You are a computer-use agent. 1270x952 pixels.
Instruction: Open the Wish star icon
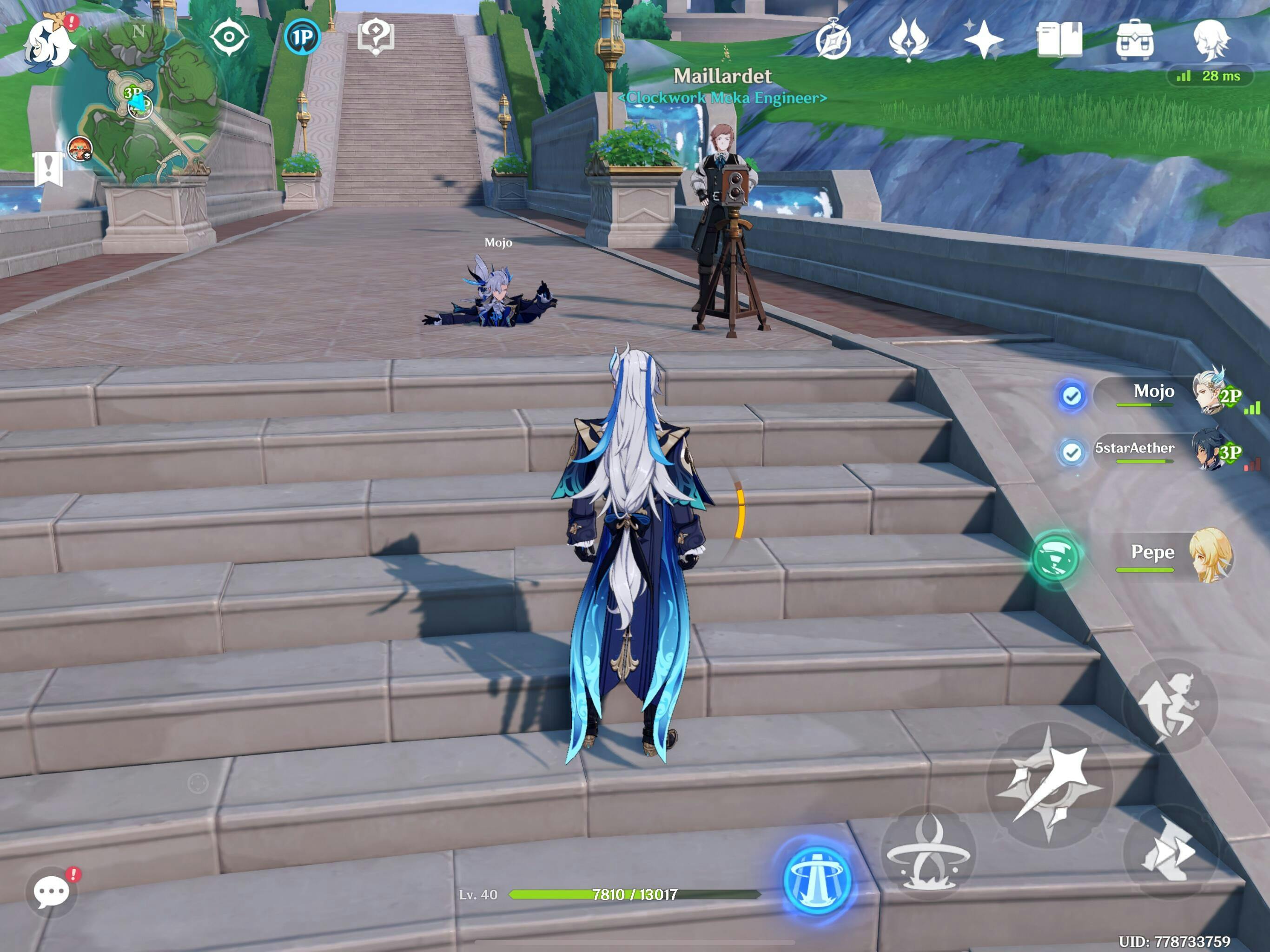pyautogui.click(x=983, y=40)
